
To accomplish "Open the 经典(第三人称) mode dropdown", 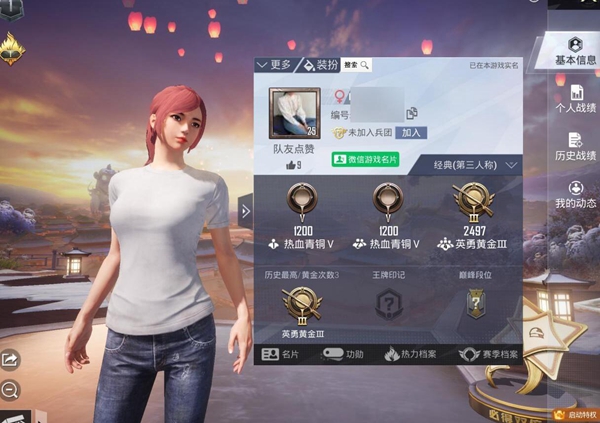I will (x=477, y=164).
